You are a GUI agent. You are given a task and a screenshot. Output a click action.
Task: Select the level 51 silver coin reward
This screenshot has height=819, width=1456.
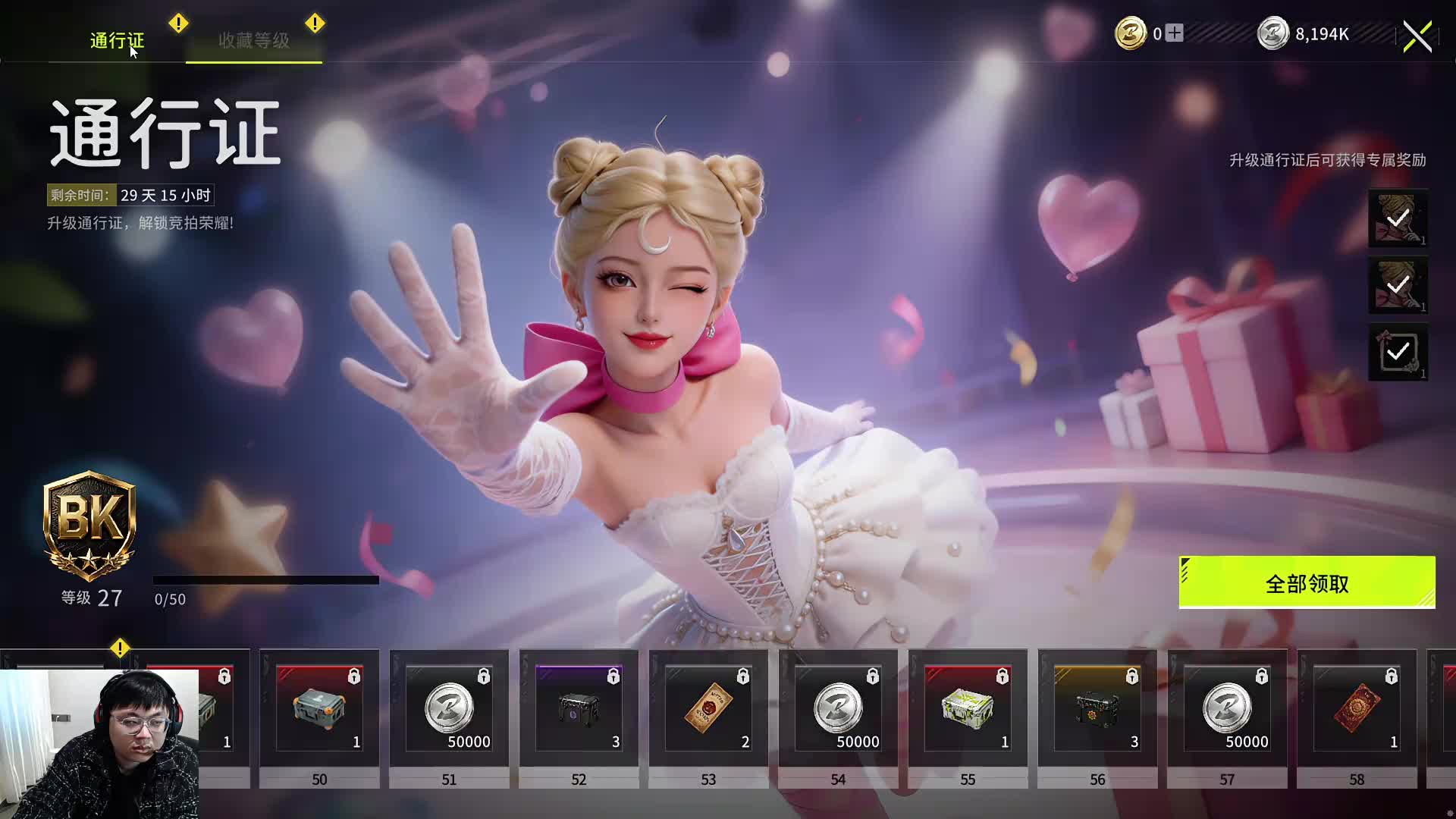[x=449, y=709]
